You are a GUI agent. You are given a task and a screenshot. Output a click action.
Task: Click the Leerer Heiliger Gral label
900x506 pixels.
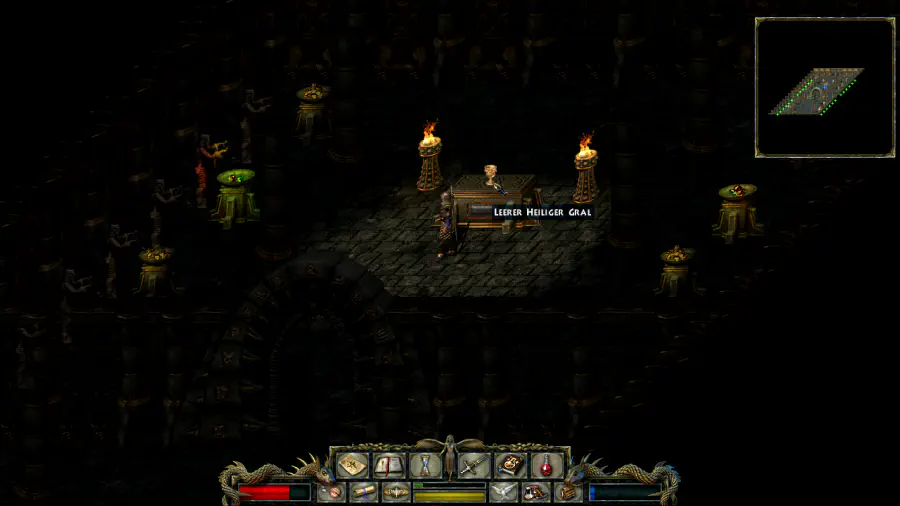point(542,212)
